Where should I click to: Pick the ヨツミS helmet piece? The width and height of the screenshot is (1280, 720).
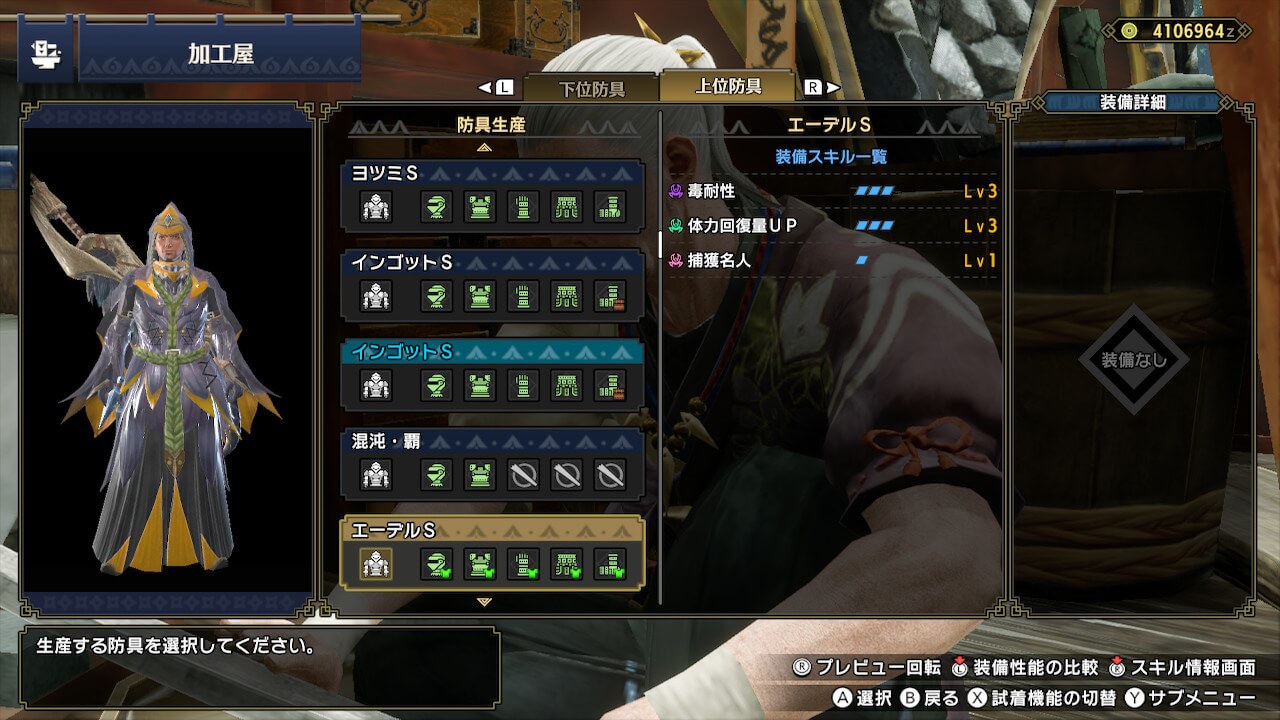[436, 207]
